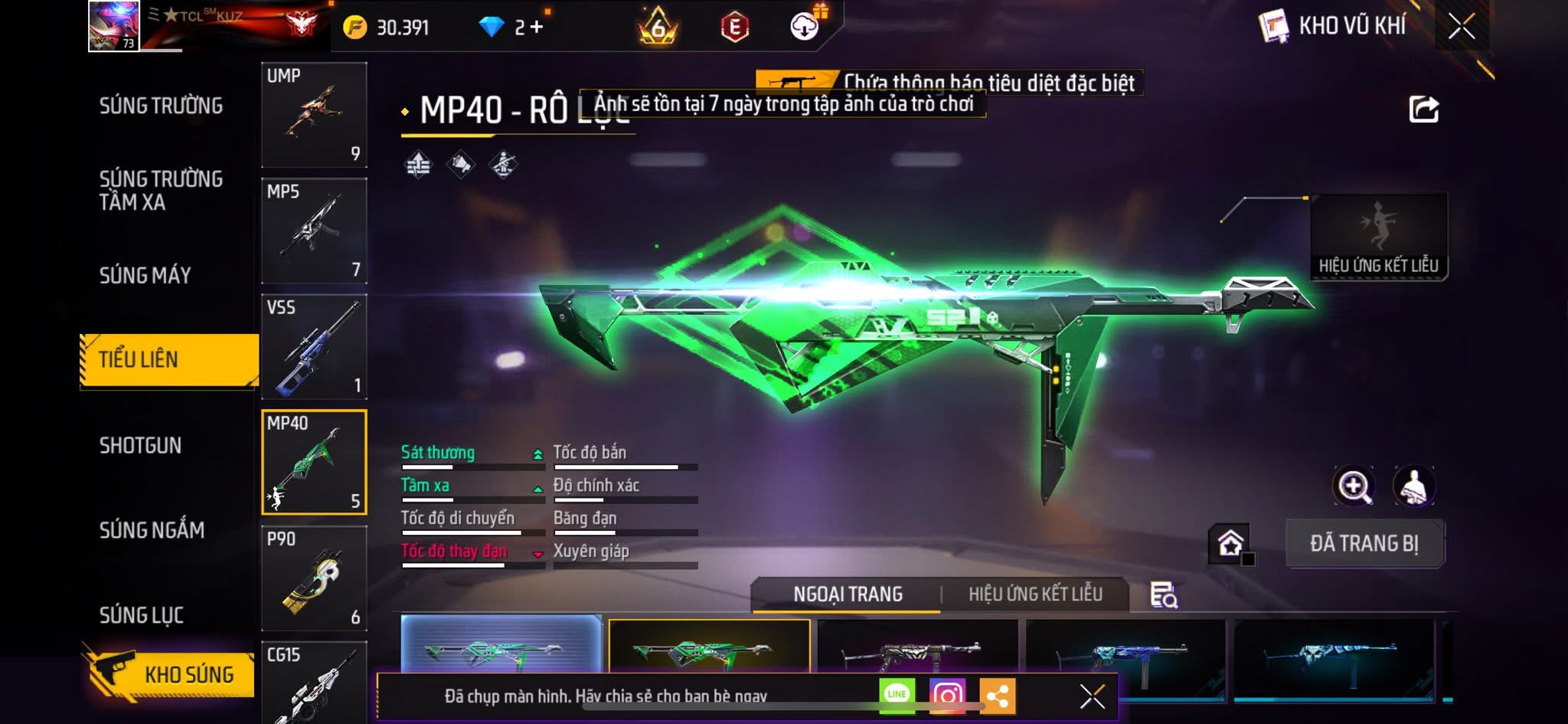Dismiss the screenshot share banner
1568x724 pixels.
coord(1092,696)
